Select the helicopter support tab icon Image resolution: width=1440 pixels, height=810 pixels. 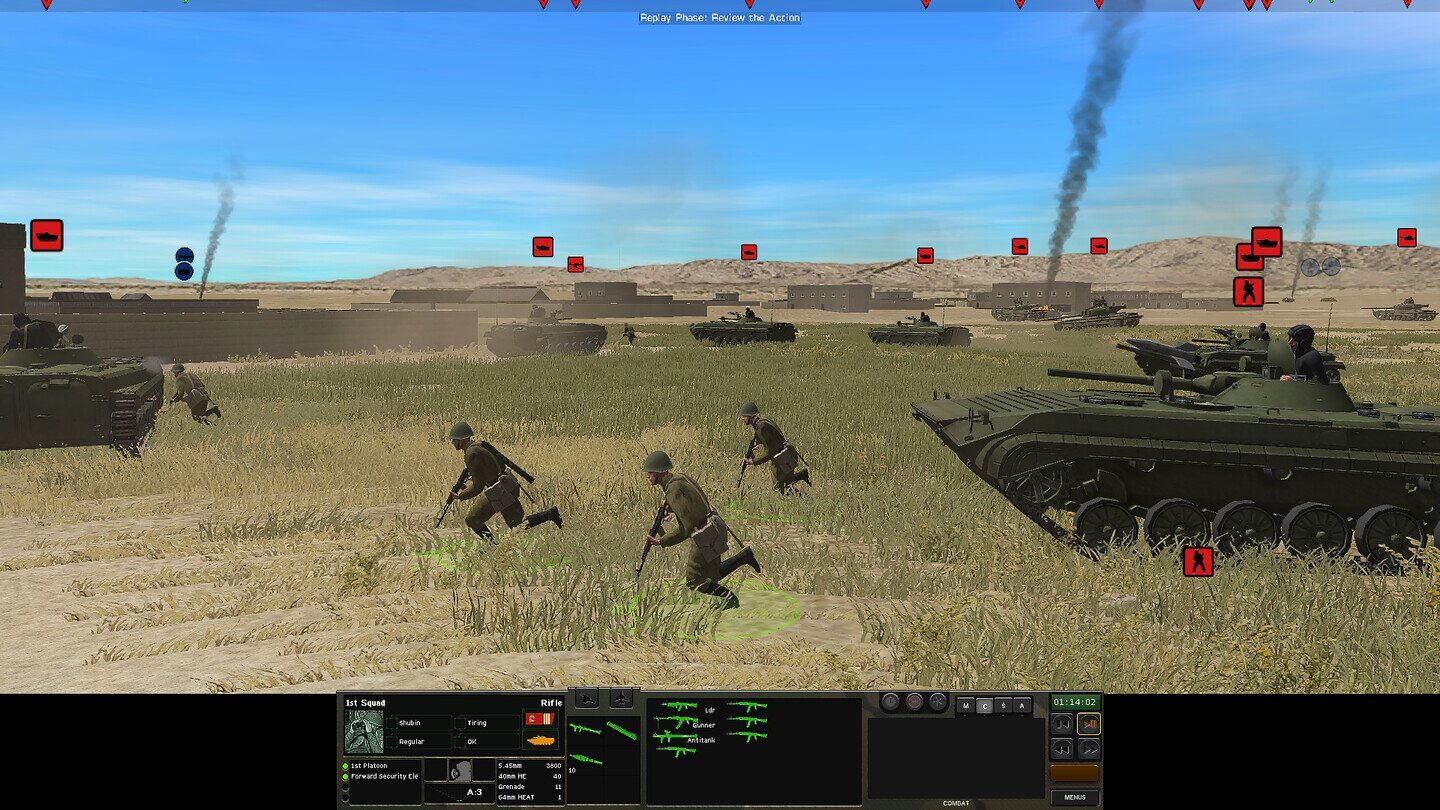[587, 699]
